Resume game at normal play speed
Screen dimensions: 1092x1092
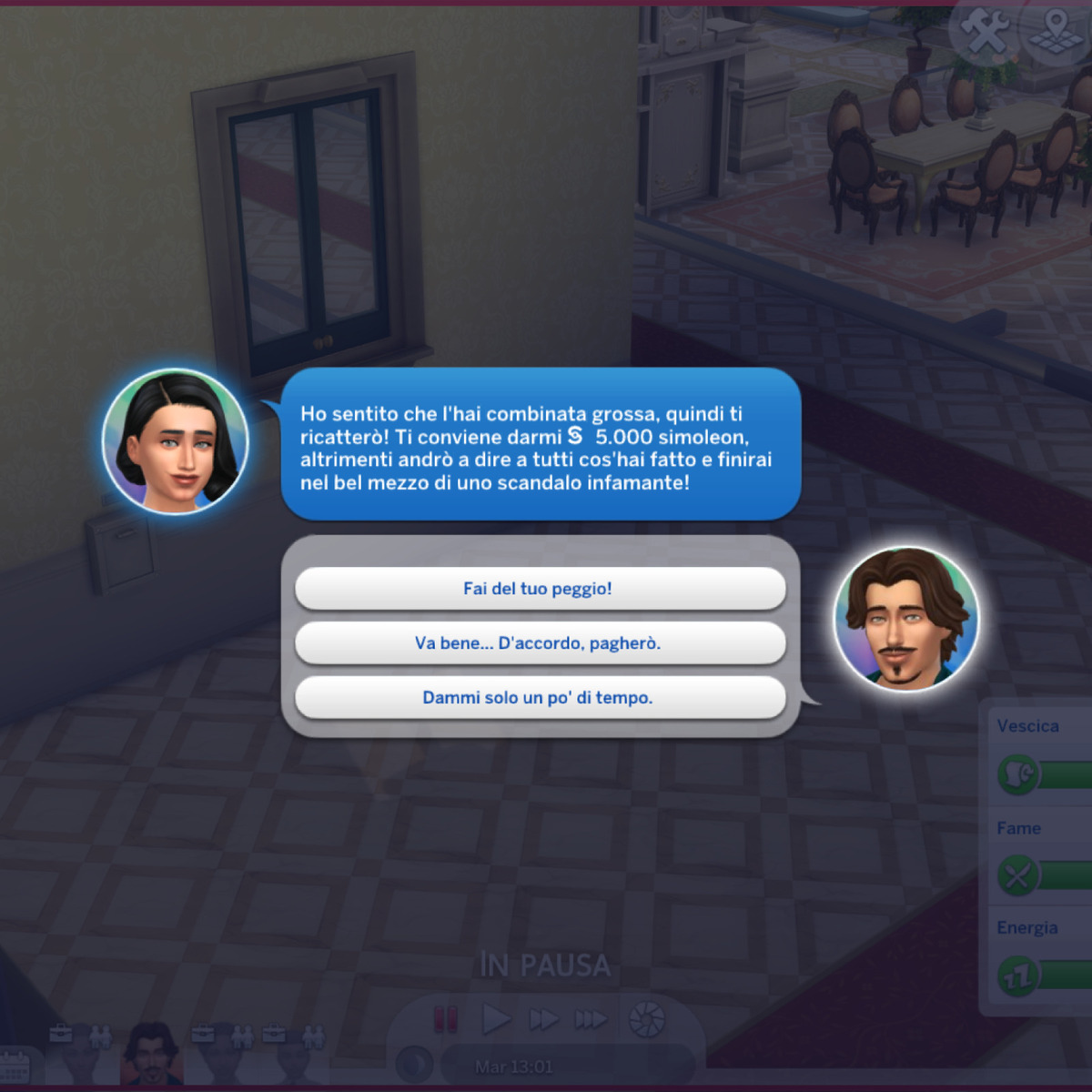pyautogui.click(x=495, y=1019)
